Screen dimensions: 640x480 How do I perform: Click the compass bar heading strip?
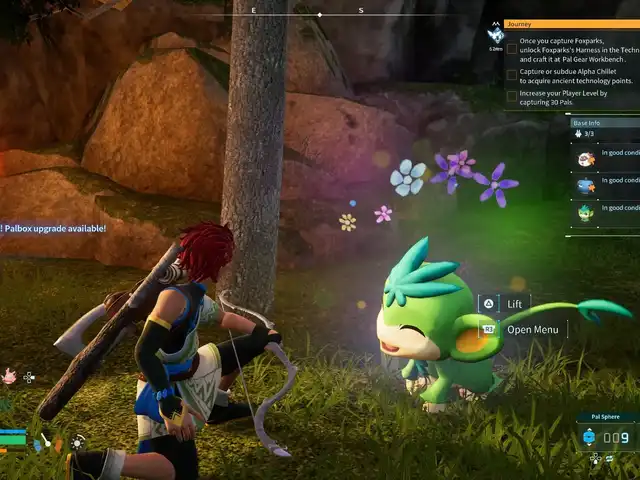tap(320, 14)
